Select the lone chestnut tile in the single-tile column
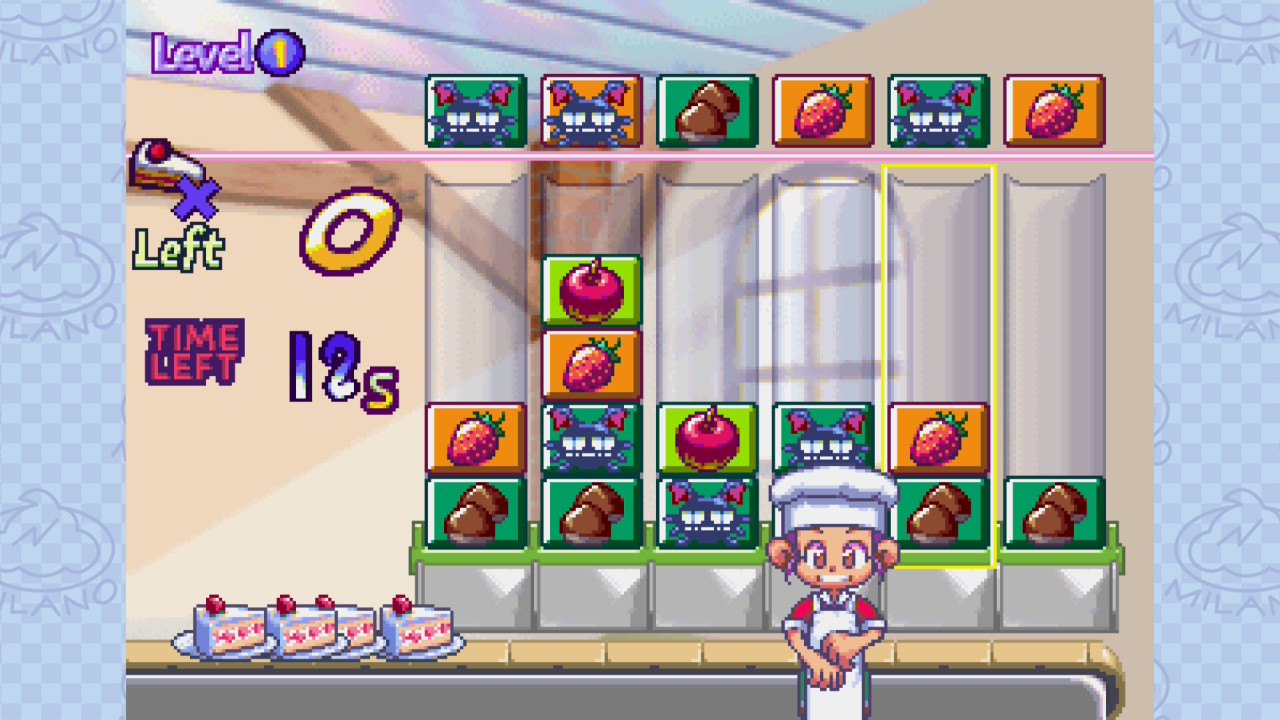 (x=1054, y=512)
